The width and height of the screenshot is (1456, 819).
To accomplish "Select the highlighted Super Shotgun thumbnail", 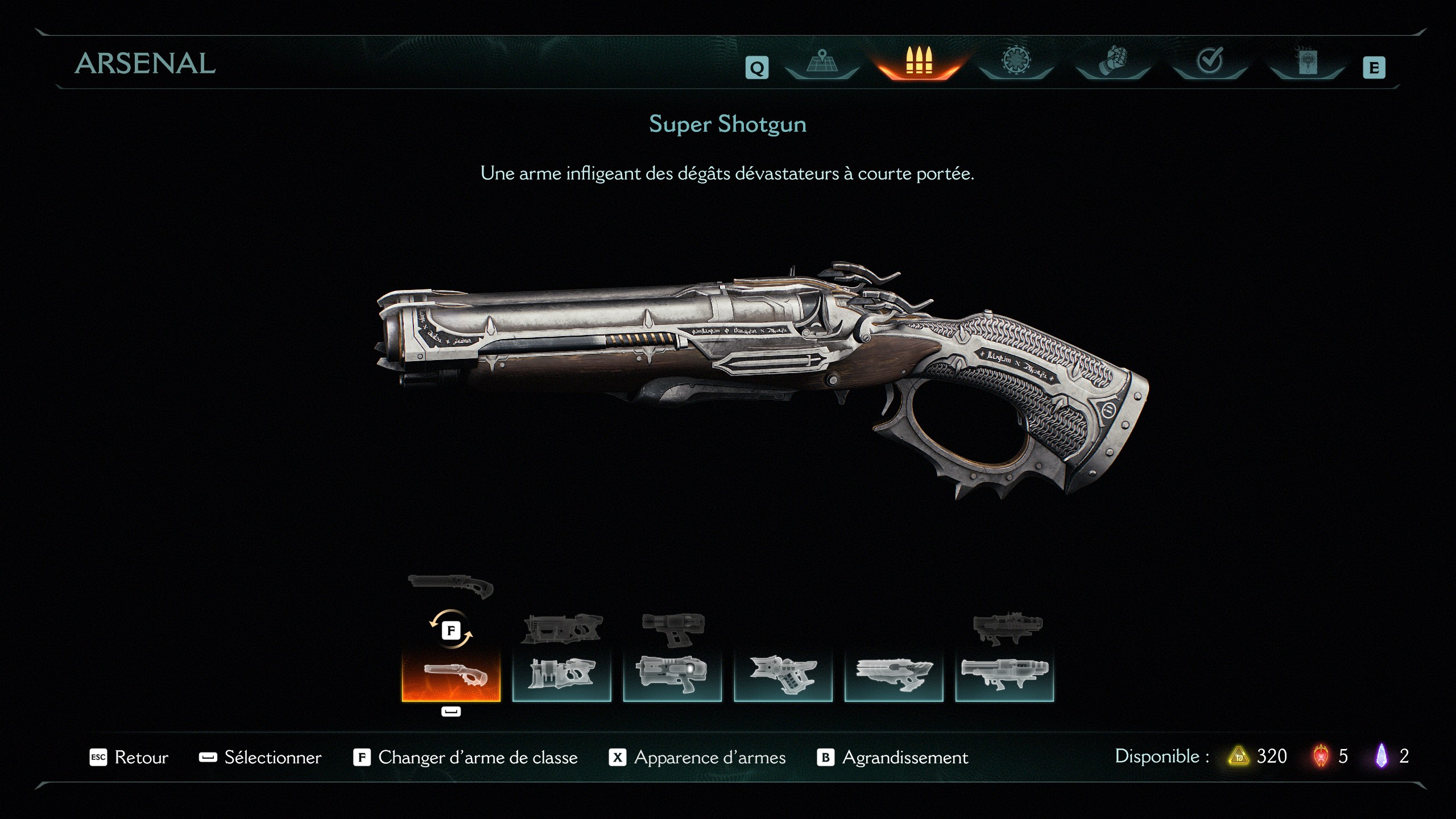I will (x=451, y=677).
